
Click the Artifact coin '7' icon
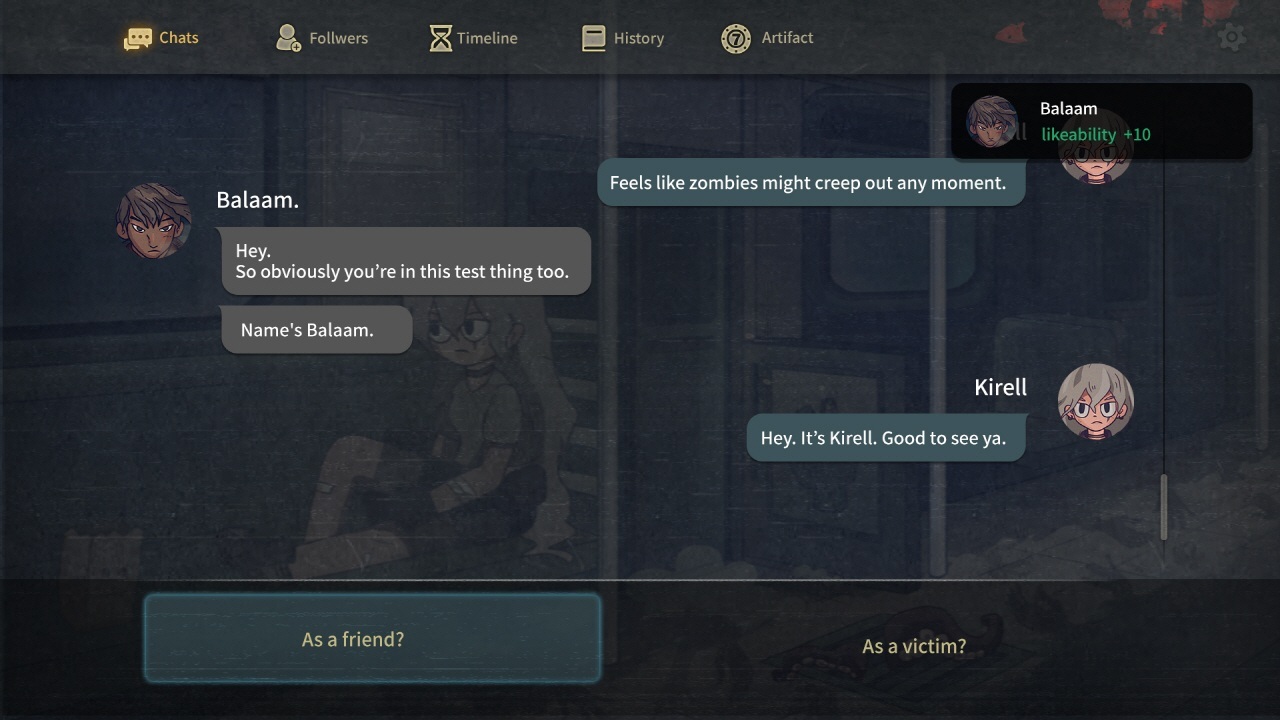(x=735, y=37)
